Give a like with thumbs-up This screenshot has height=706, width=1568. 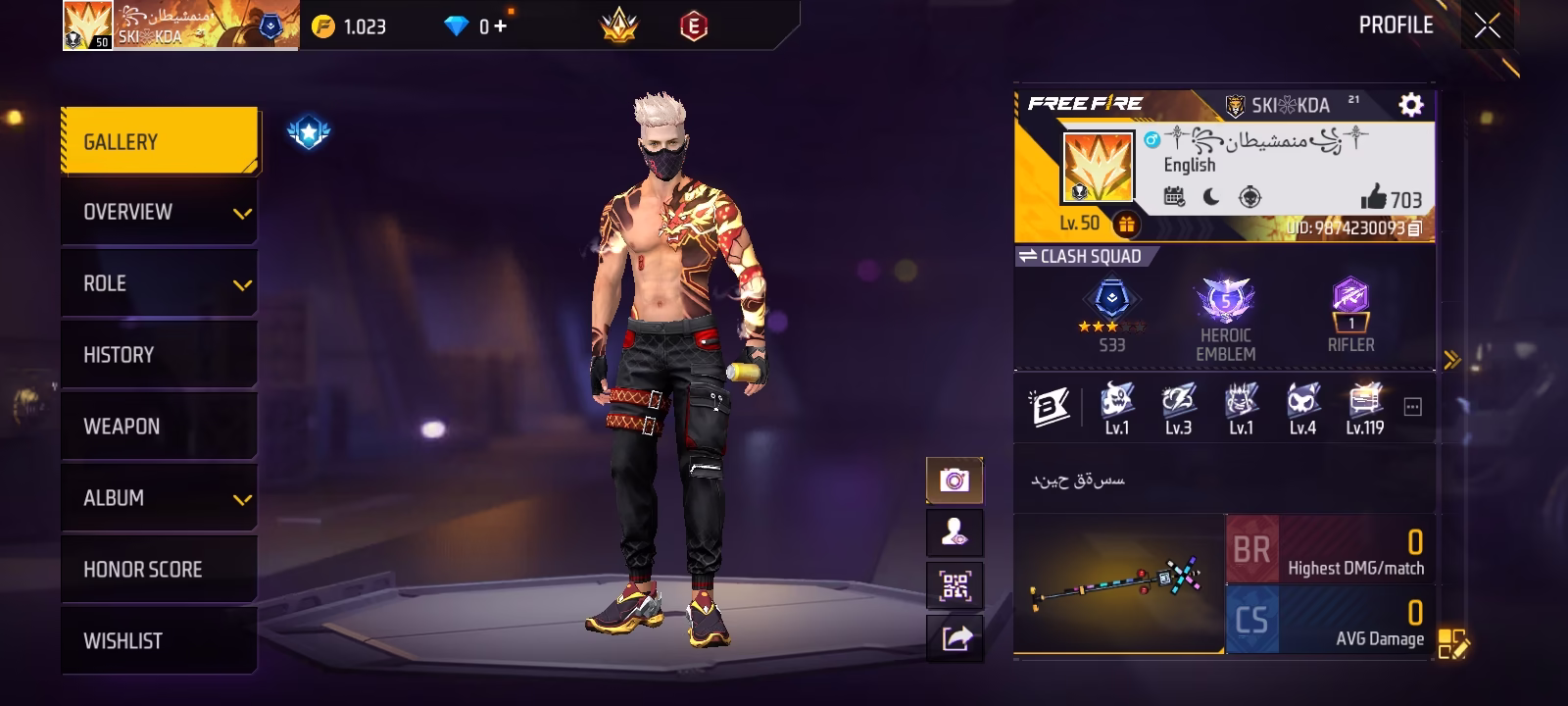click(x=1374, y=198)
